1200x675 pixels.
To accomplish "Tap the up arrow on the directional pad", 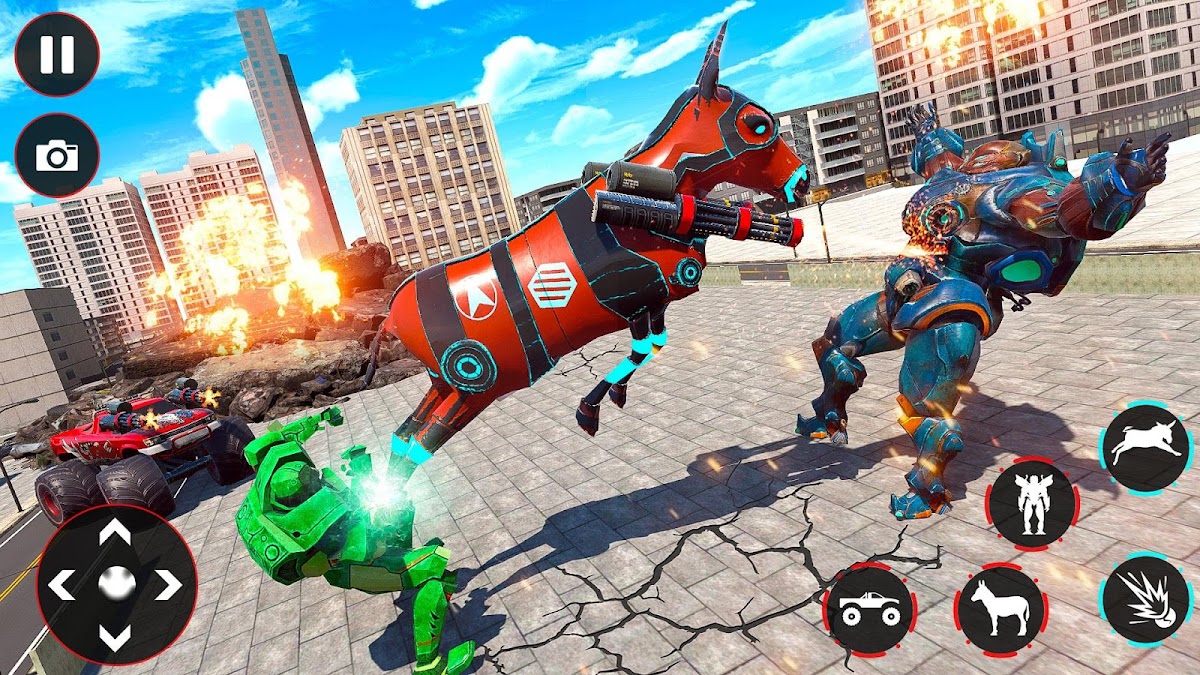I will tap(116, 535).
